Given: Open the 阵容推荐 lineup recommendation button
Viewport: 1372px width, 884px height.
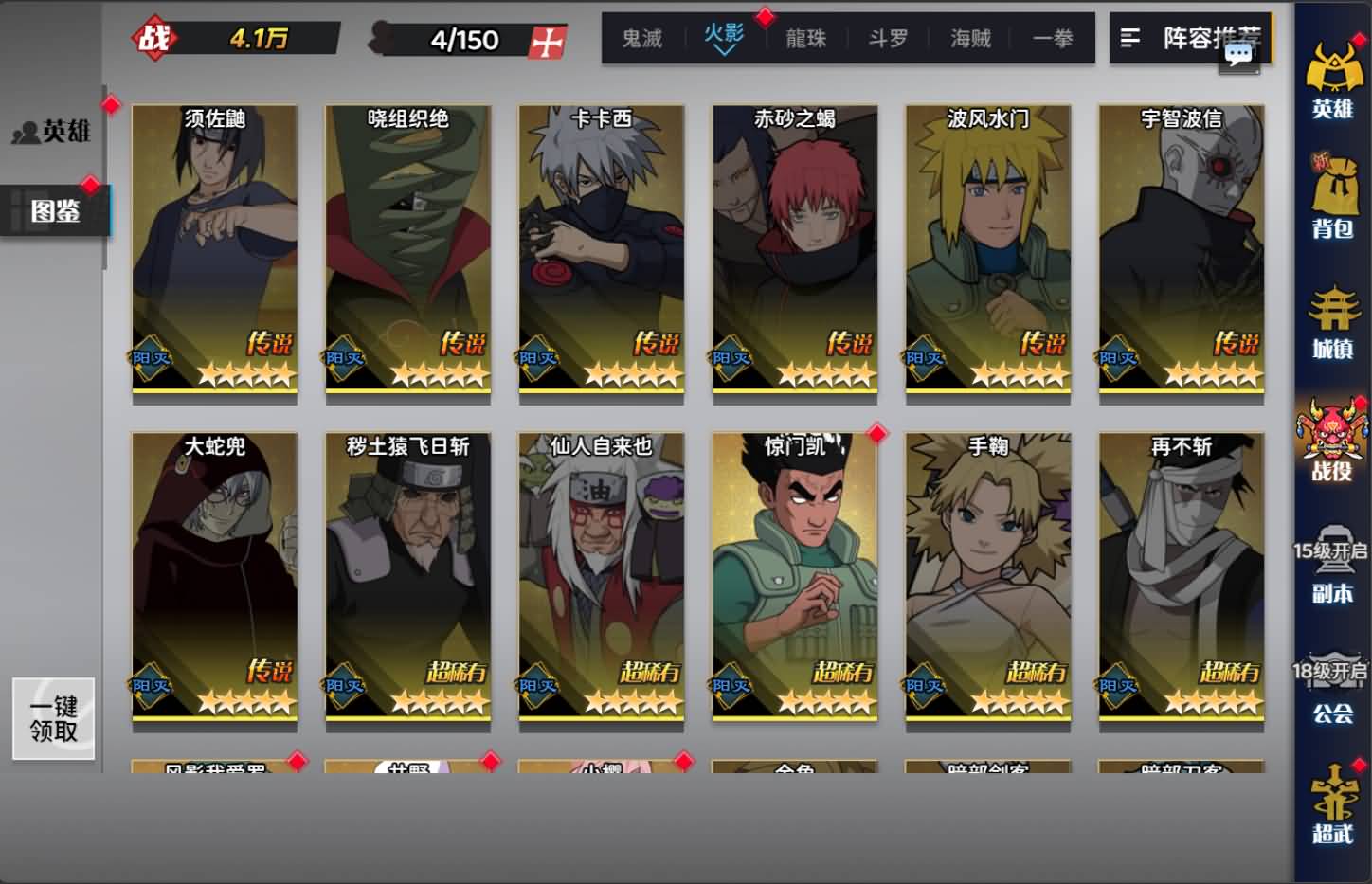Looking at the screenshot, I should [x=1192, y=40].
